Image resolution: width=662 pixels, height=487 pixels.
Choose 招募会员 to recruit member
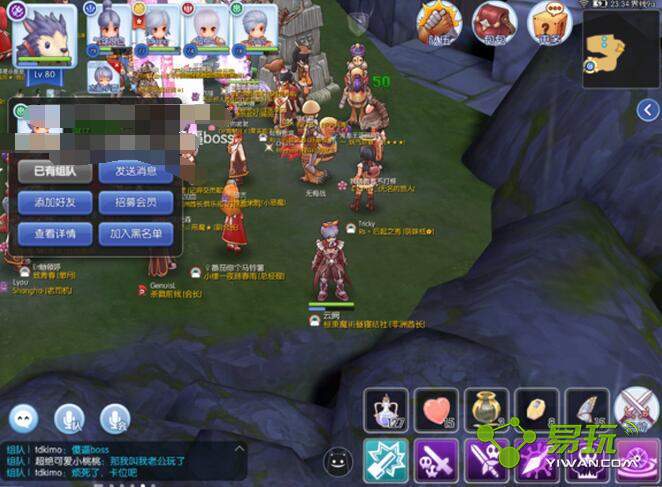coord(136,202)
